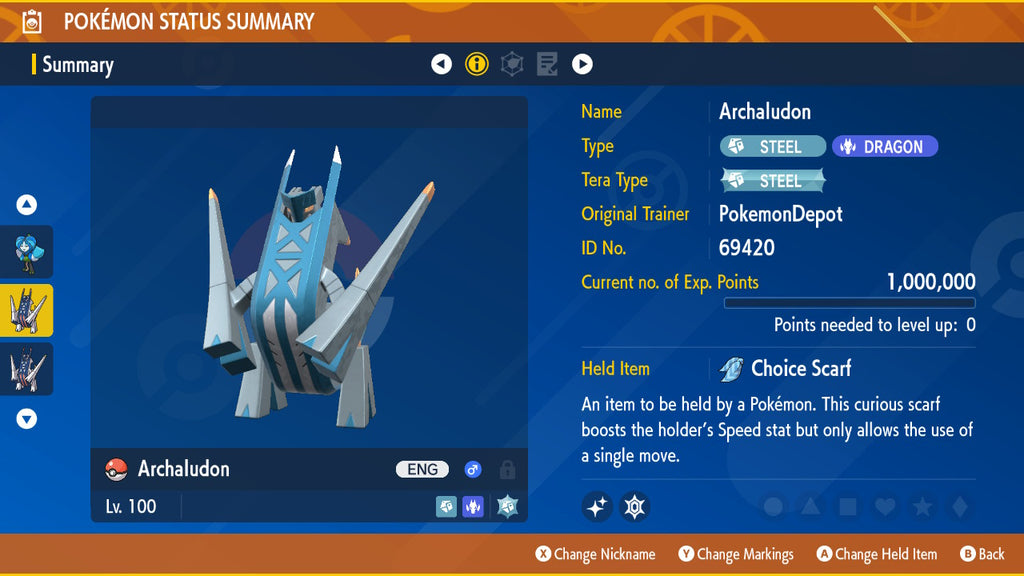The height and width of the screenshot is (576, 1024).
Task: Choose the unhighlighted Archaludon party thumbnail
Action: point(27,369)
